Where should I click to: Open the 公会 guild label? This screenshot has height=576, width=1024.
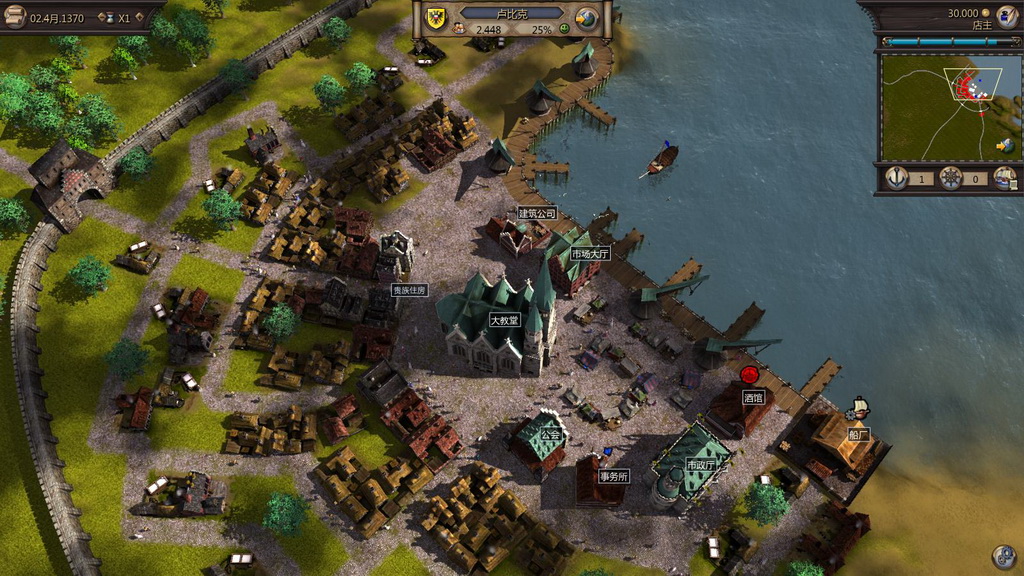click(x=551, y=435)
